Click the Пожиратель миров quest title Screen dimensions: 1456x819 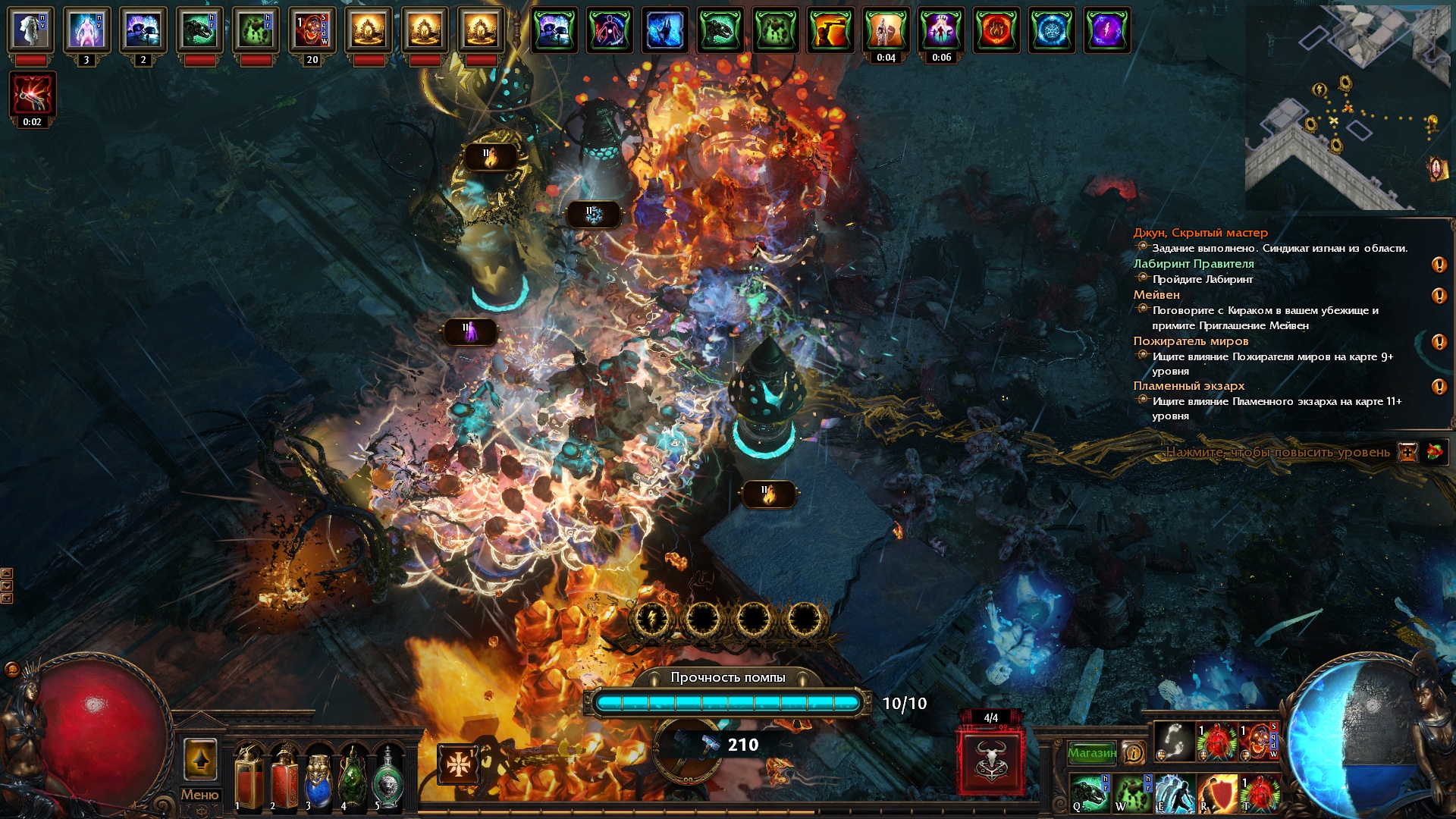1191,341
